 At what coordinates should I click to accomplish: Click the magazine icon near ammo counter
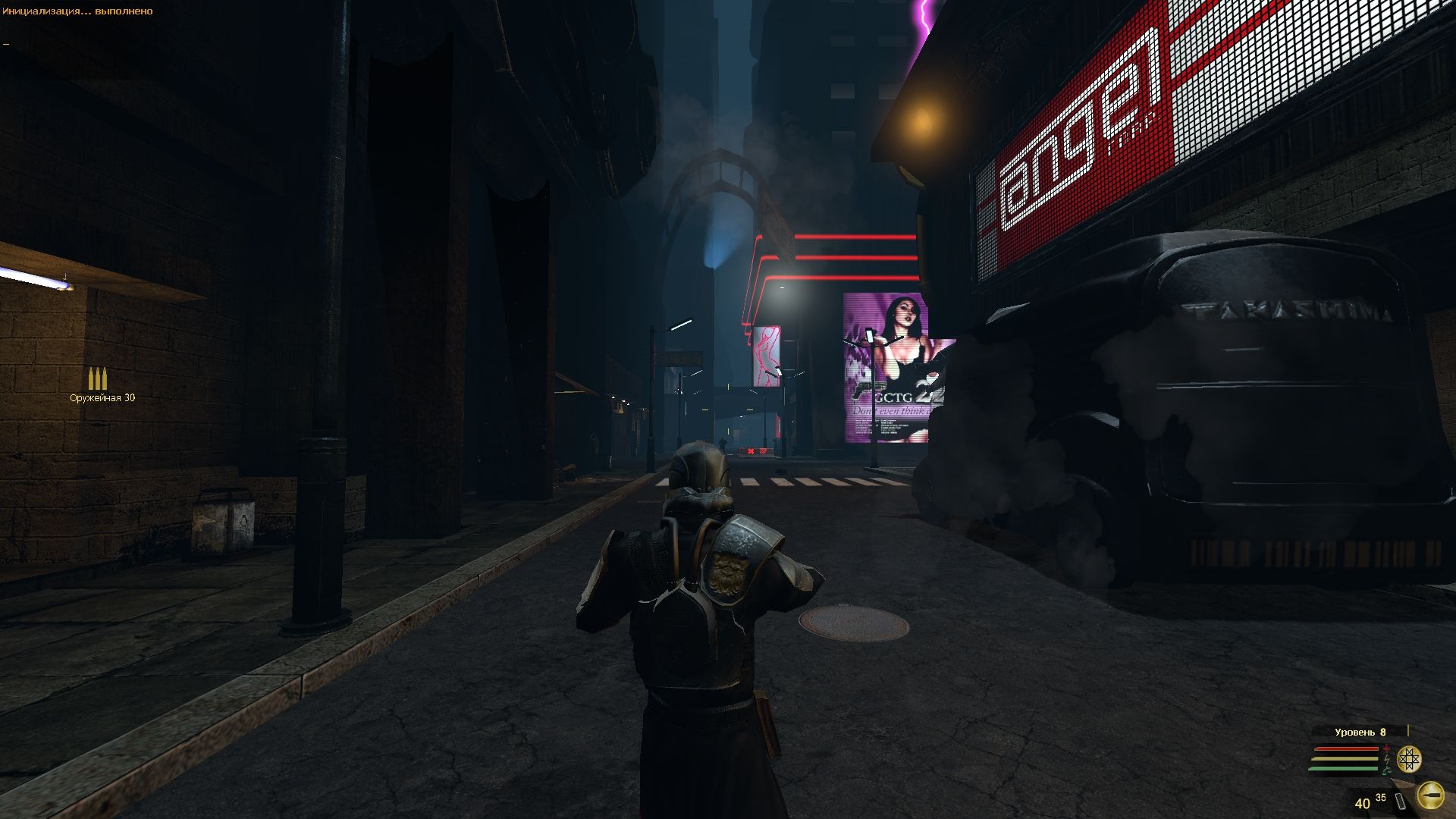(1400, 801)
